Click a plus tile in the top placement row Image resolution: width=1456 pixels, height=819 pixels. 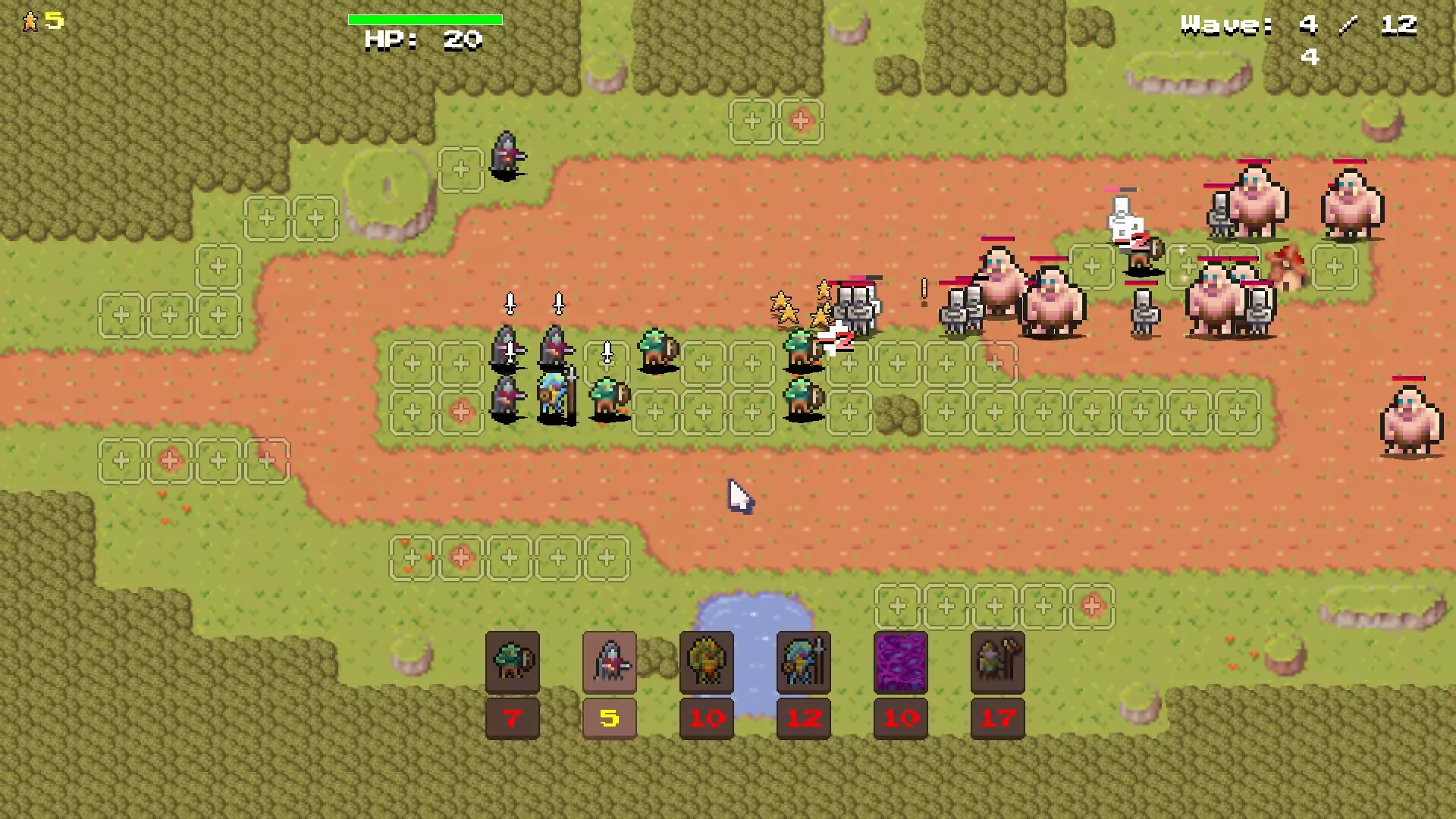(751, 121)
